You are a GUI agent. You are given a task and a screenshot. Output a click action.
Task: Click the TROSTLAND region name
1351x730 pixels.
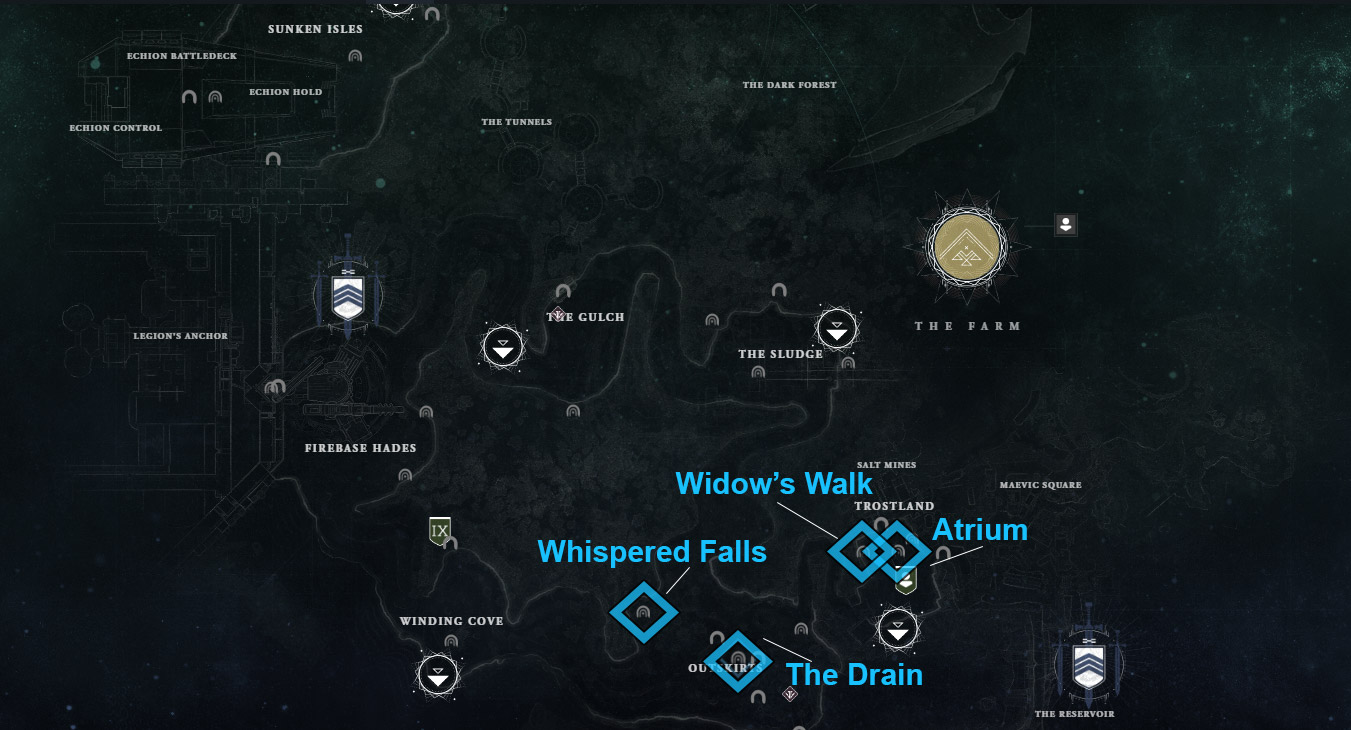[x=893, y=506]
